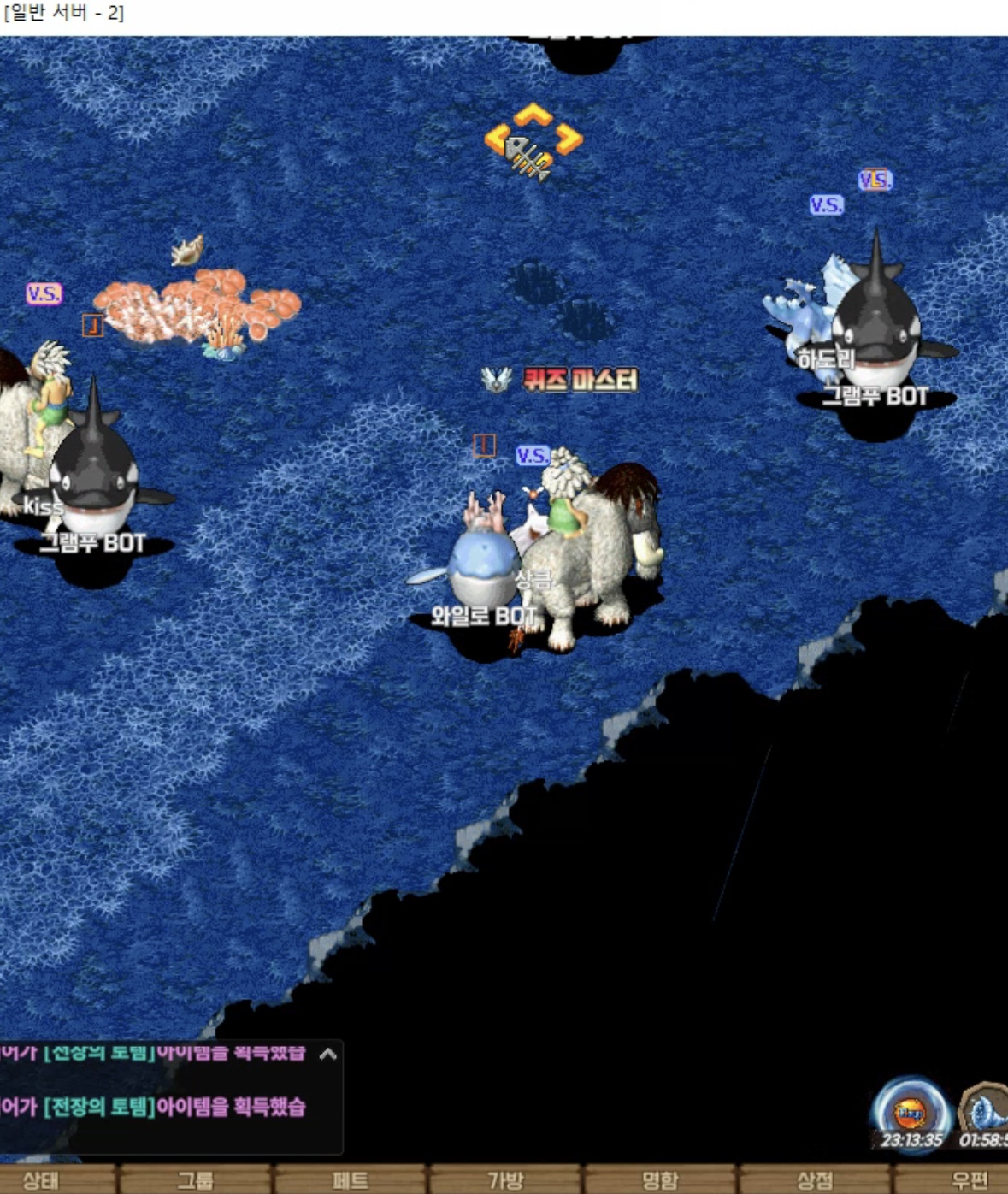Open the 상점 shop menu
1008x1194 pixels.
814,1180
